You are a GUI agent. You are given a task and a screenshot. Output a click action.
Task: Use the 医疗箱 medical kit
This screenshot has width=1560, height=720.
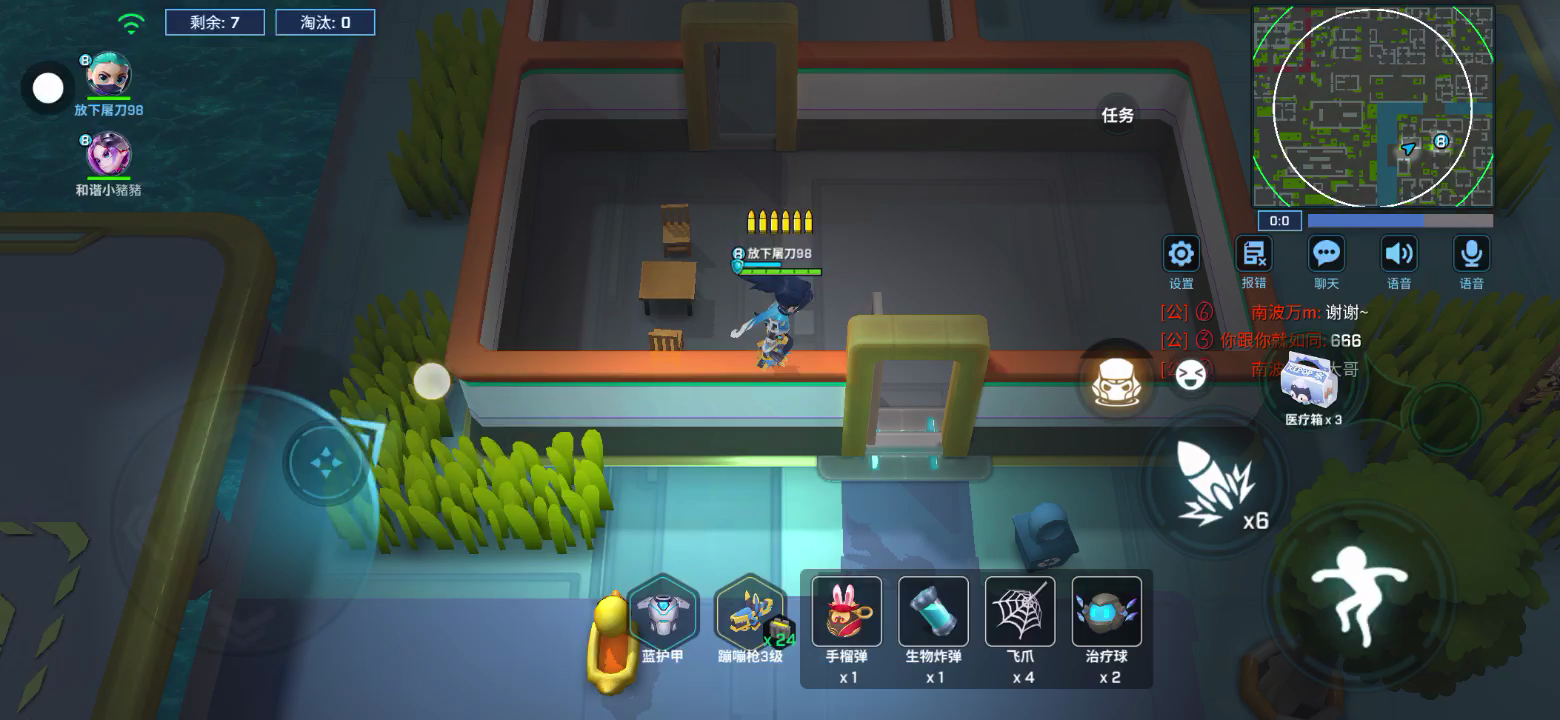pyautogui.click(x=1313, y=382)
